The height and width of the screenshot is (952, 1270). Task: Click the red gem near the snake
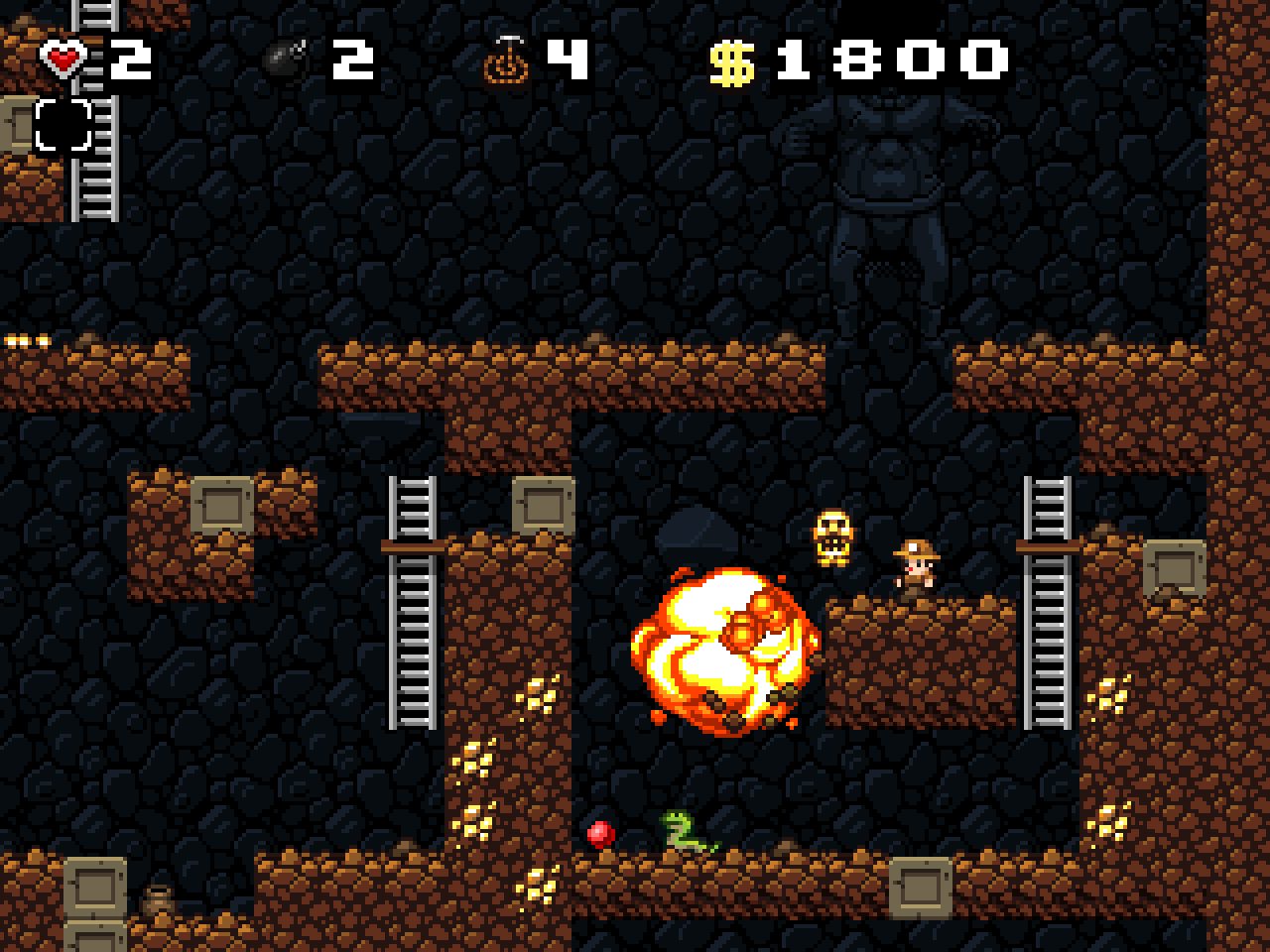coord(599,835)
